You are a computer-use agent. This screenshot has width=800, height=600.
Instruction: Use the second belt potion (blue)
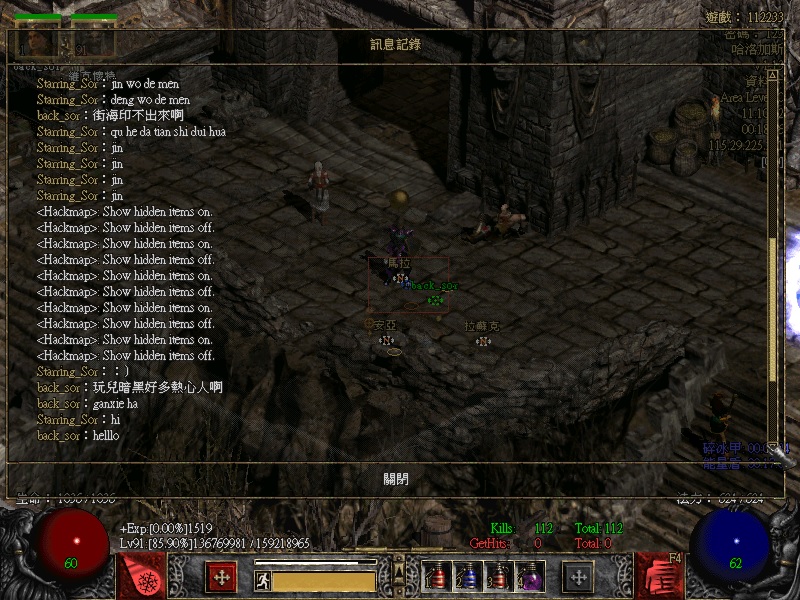click(x=466, y=577)
